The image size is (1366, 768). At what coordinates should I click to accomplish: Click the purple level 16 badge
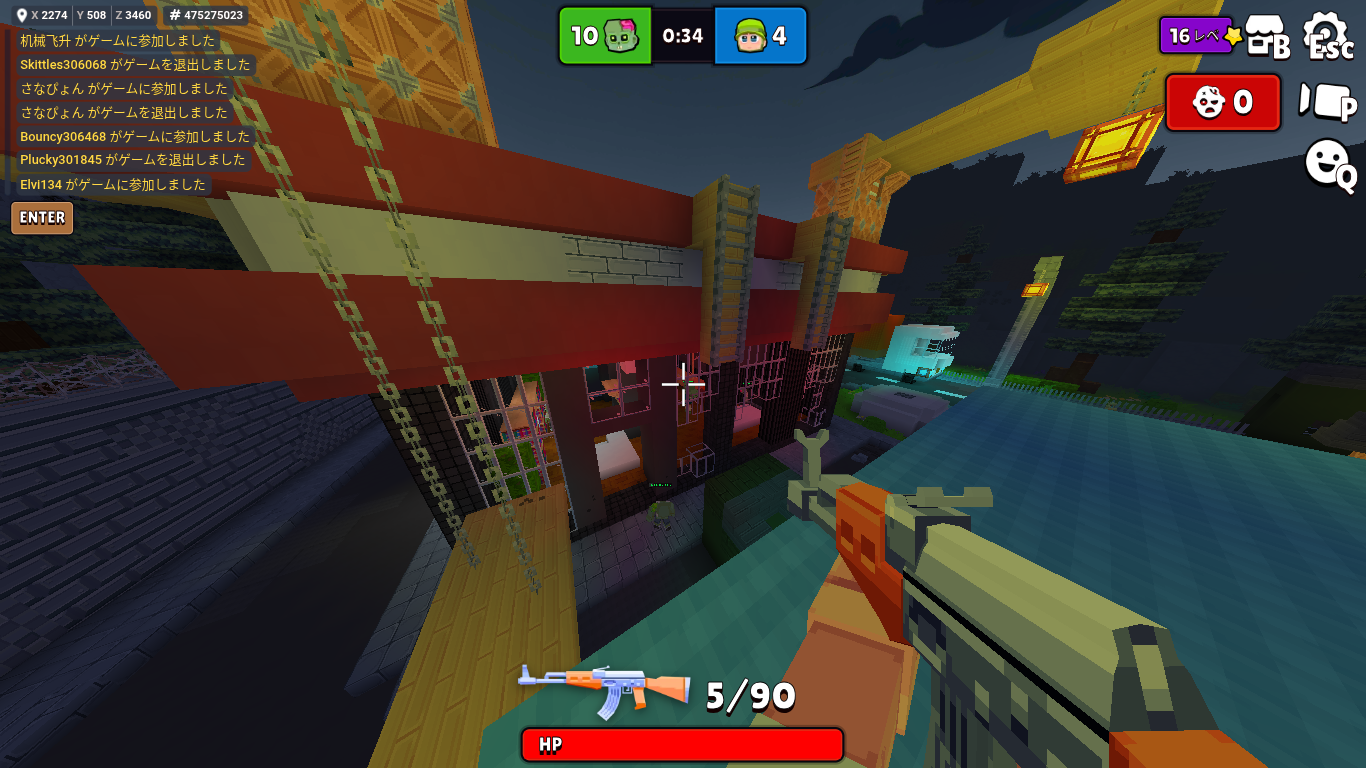click(x=1198, y=36)
